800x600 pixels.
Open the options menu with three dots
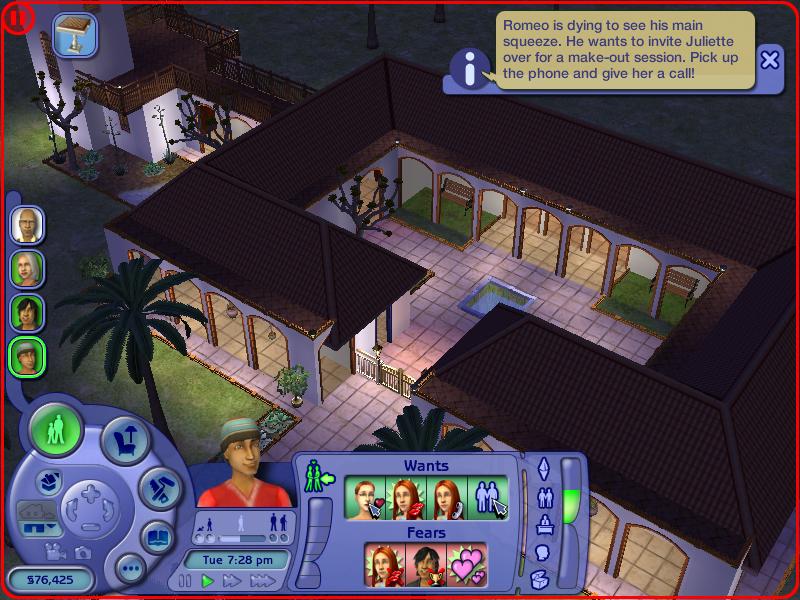[130, 569]
